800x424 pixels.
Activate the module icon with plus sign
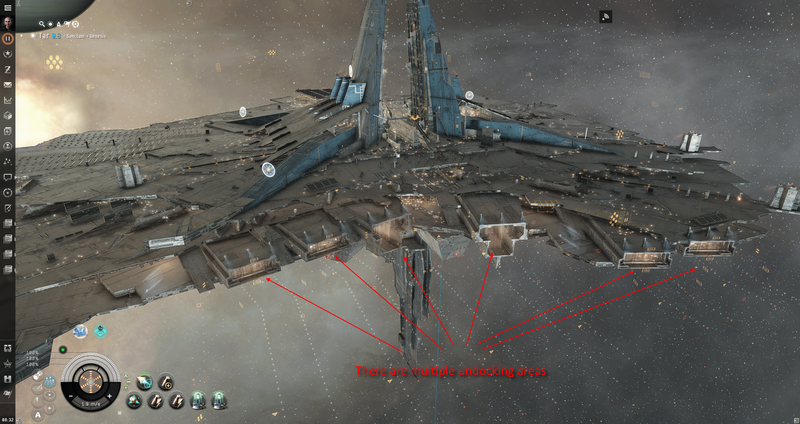tap(167, 382)
